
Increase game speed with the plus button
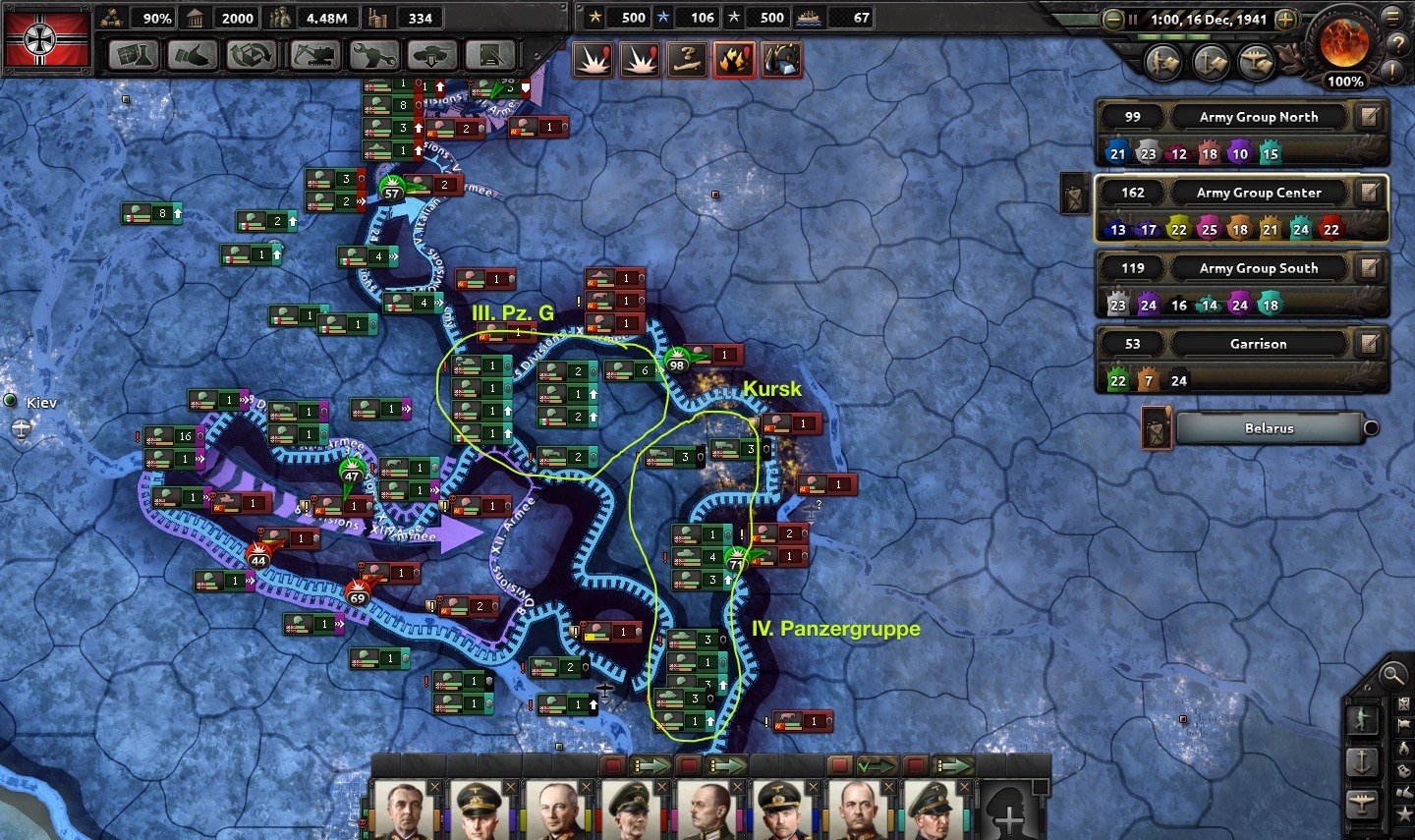coord(1285,20)
